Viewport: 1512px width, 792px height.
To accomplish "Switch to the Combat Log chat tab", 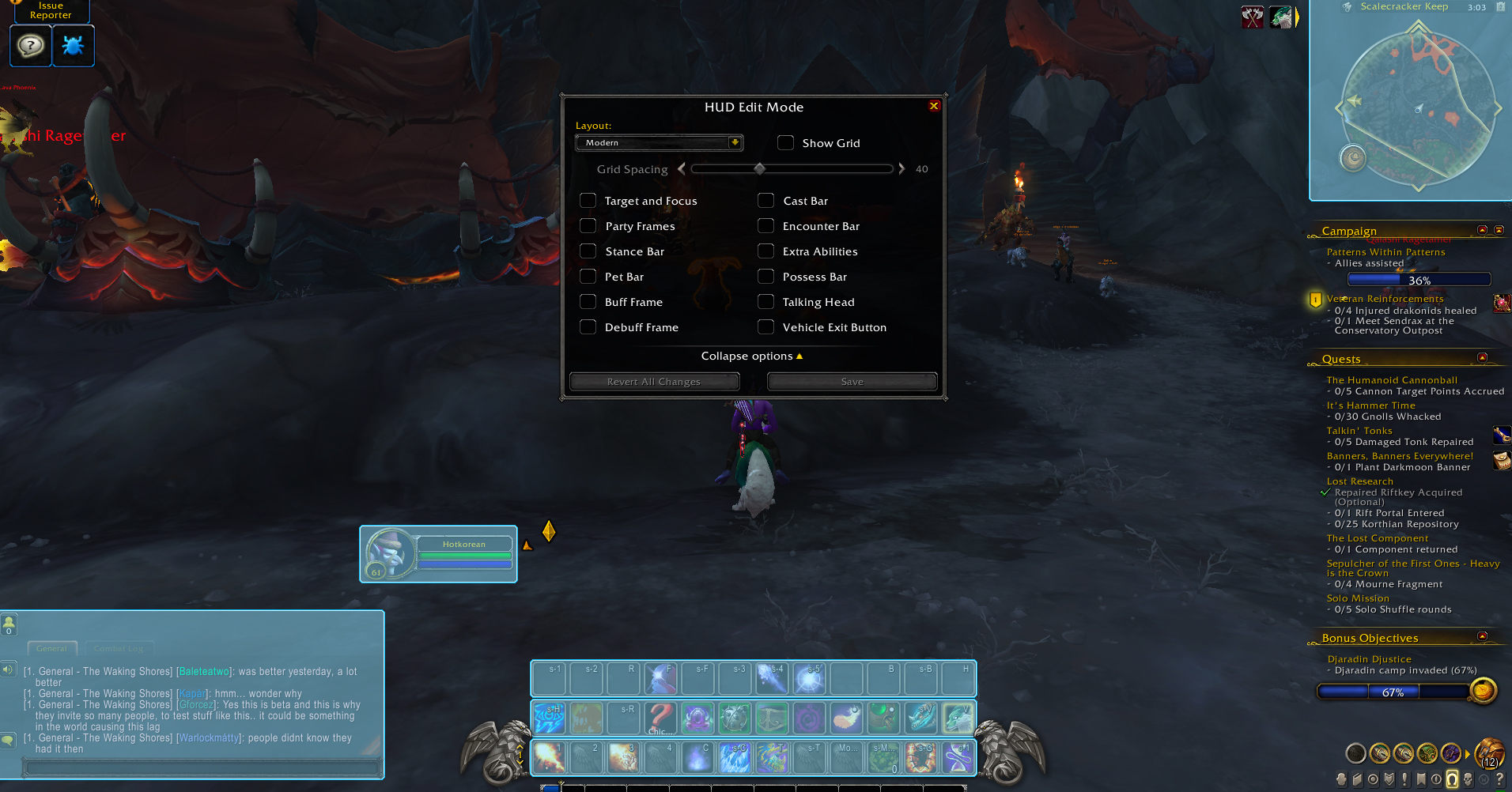I will 119,648.
